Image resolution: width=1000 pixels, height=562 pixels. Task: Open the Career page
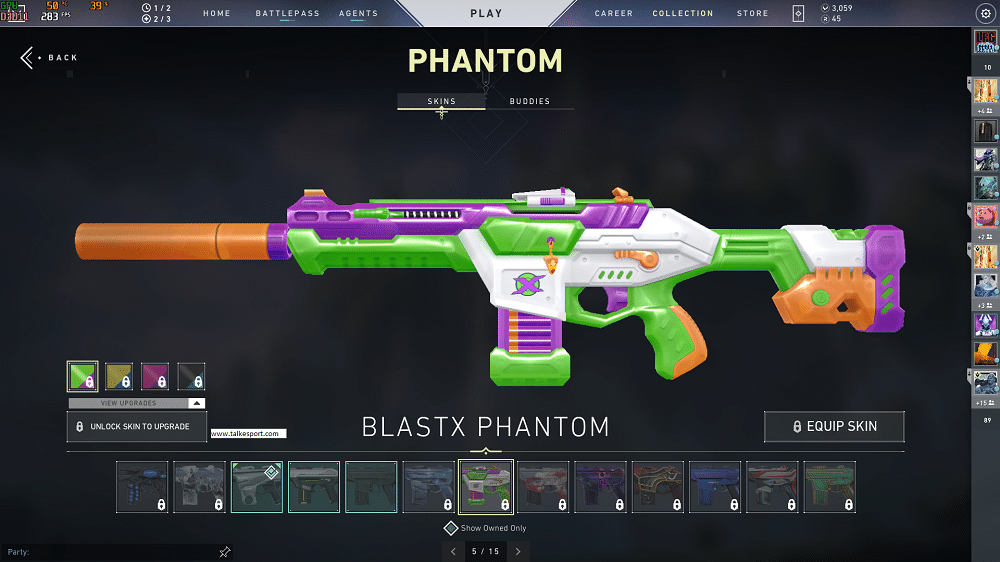(613, 14)
